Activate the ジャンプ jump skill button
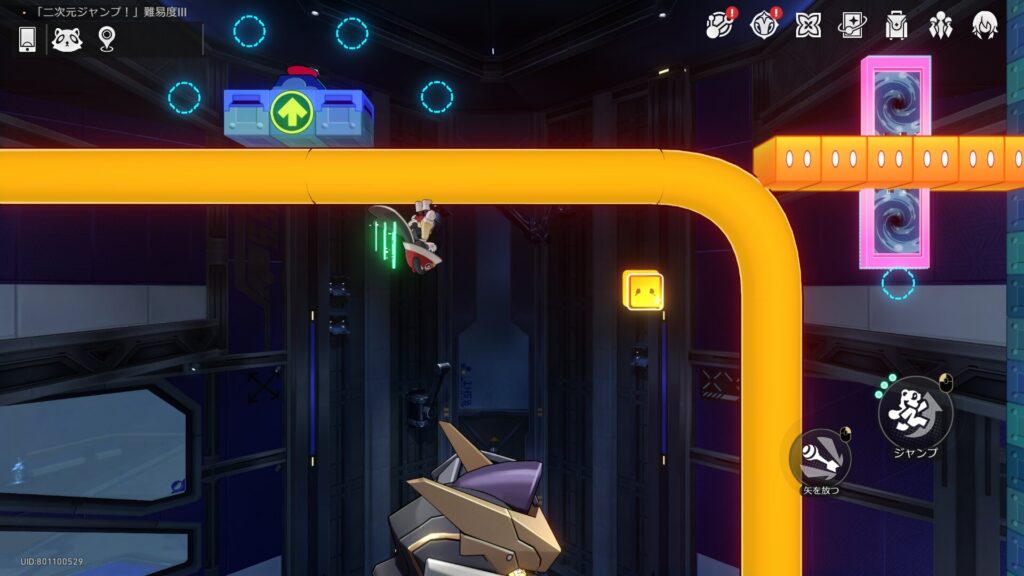 point(915,413)
